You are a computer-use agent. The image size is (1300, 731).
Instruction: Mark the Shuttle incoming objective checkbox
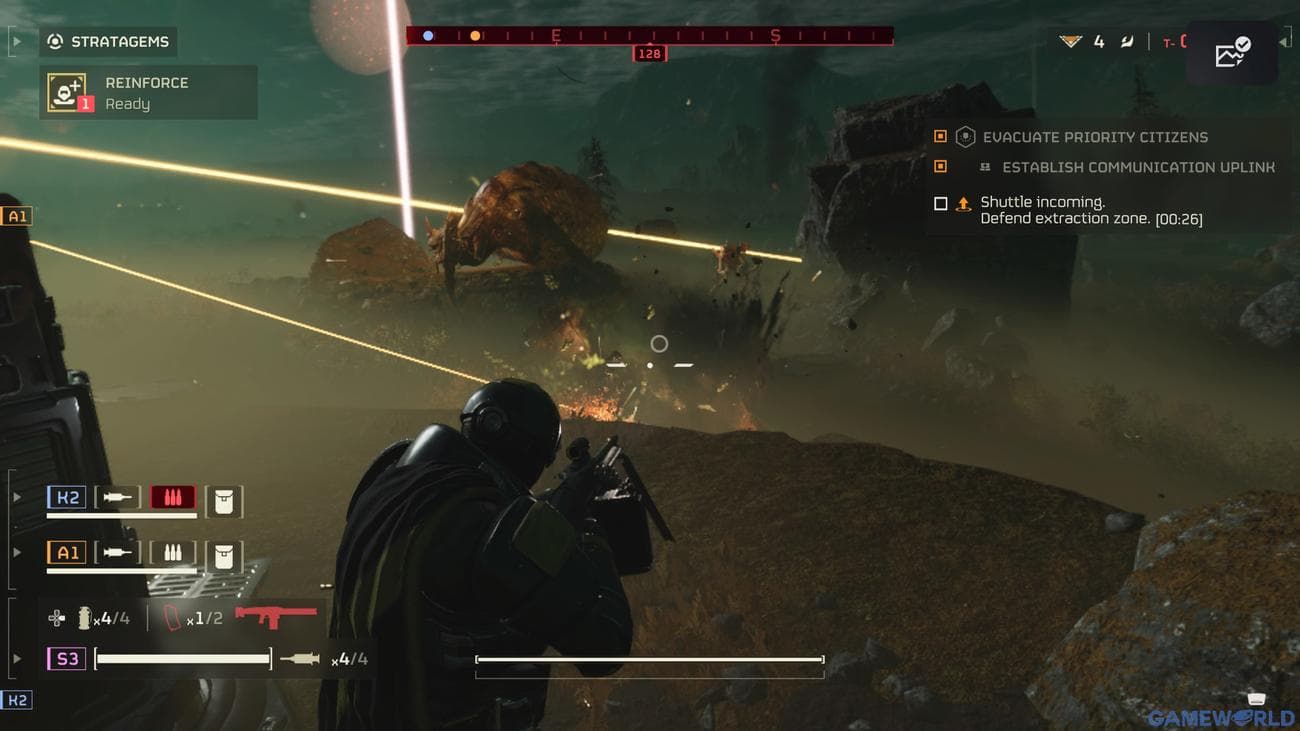click(940, 203)
